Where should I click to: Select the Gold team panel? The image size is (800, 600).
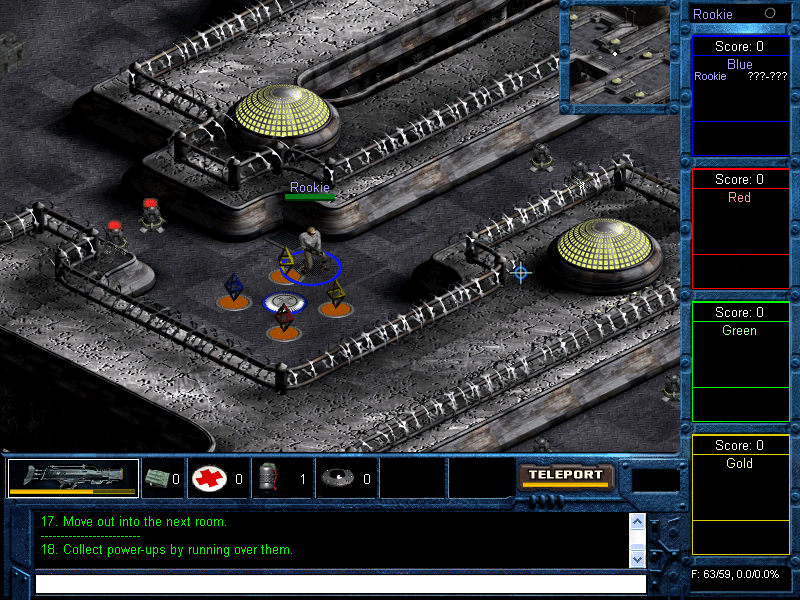pyautogui.click(x=740, y=494)
